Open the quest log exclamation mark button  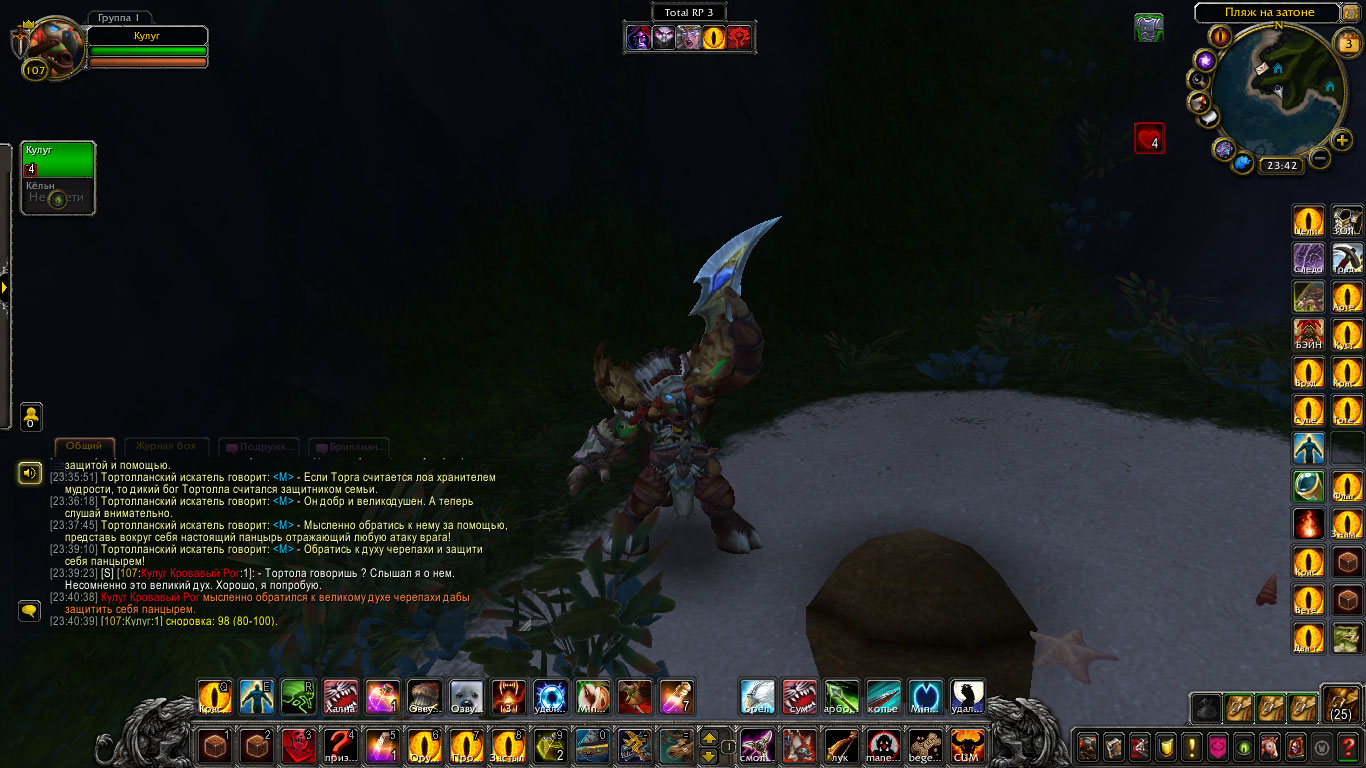[1191, 746]
